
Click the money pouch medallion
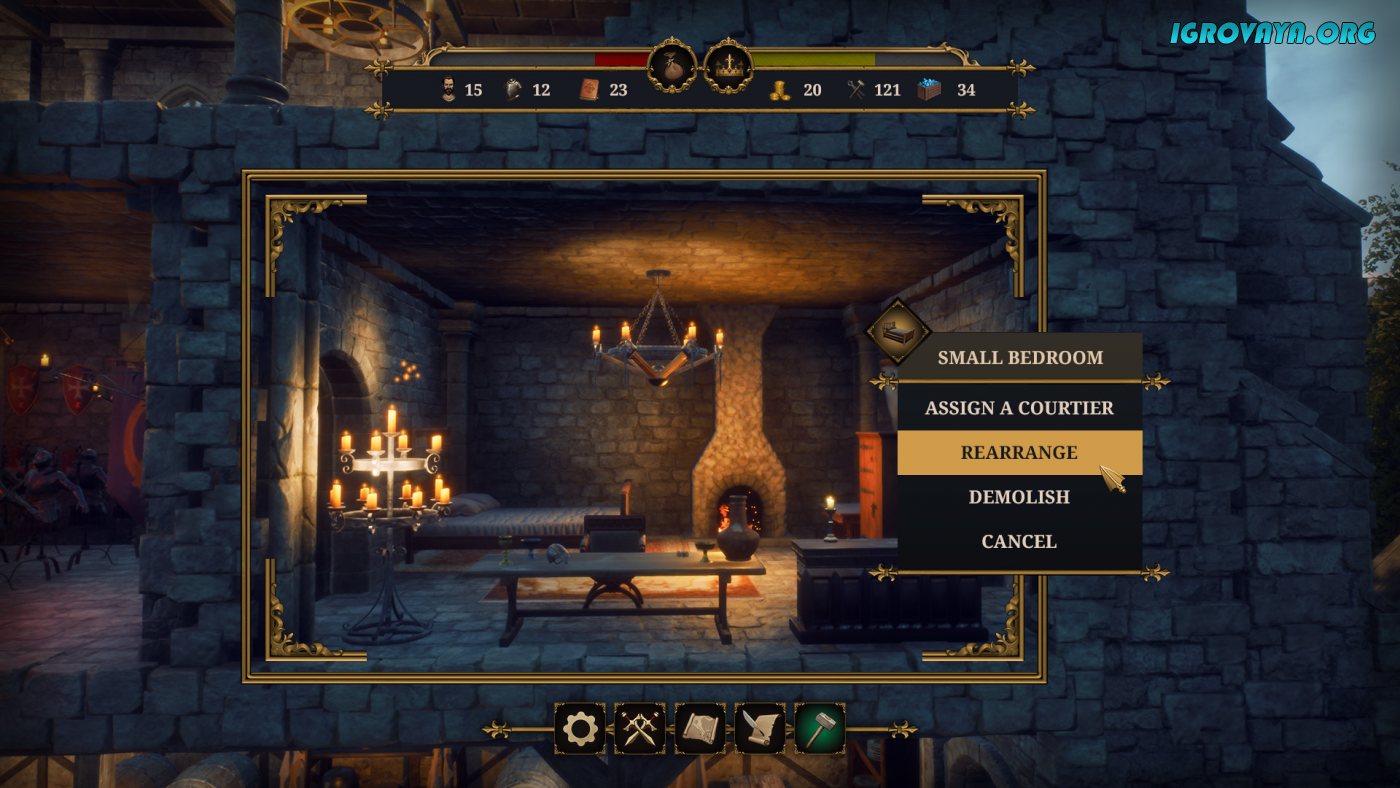click(672, 66)
